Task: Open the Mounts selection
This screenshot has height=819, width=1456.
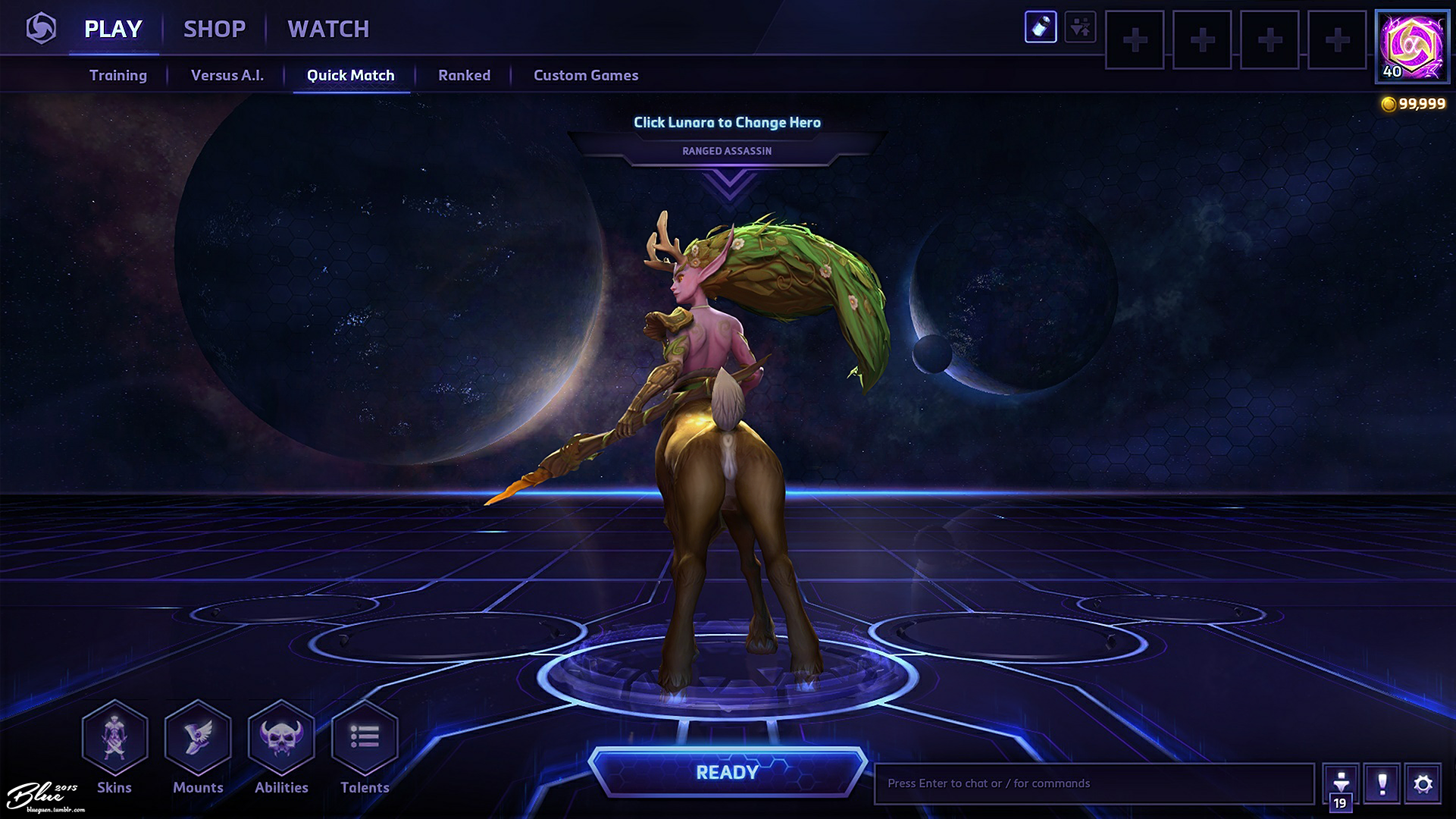Action: [198, 738]
